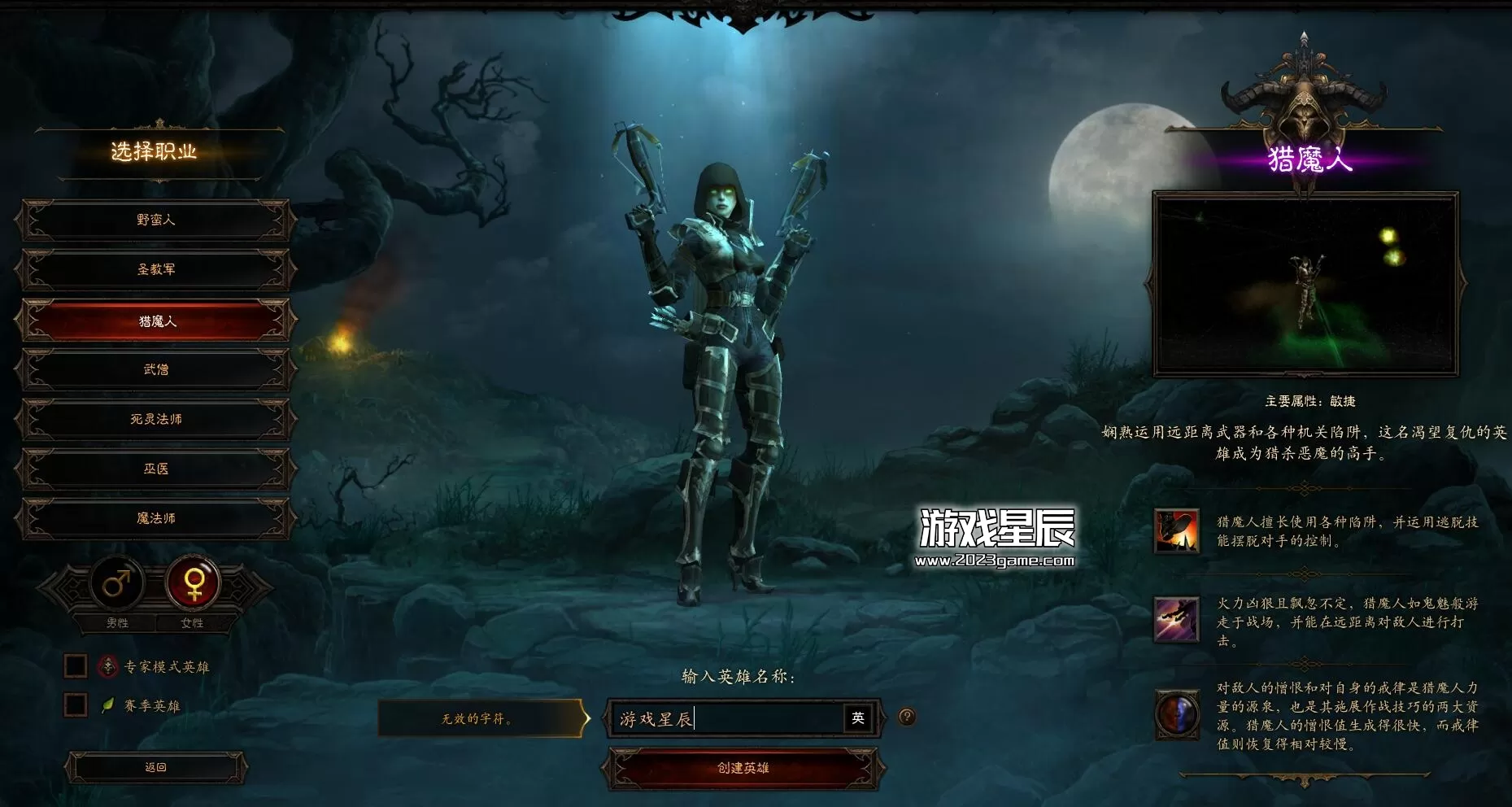1512x807 pixels.
Task: Tick the 赛季英雄 seasonal hero checkbox
Action: (x=76, y=704)
